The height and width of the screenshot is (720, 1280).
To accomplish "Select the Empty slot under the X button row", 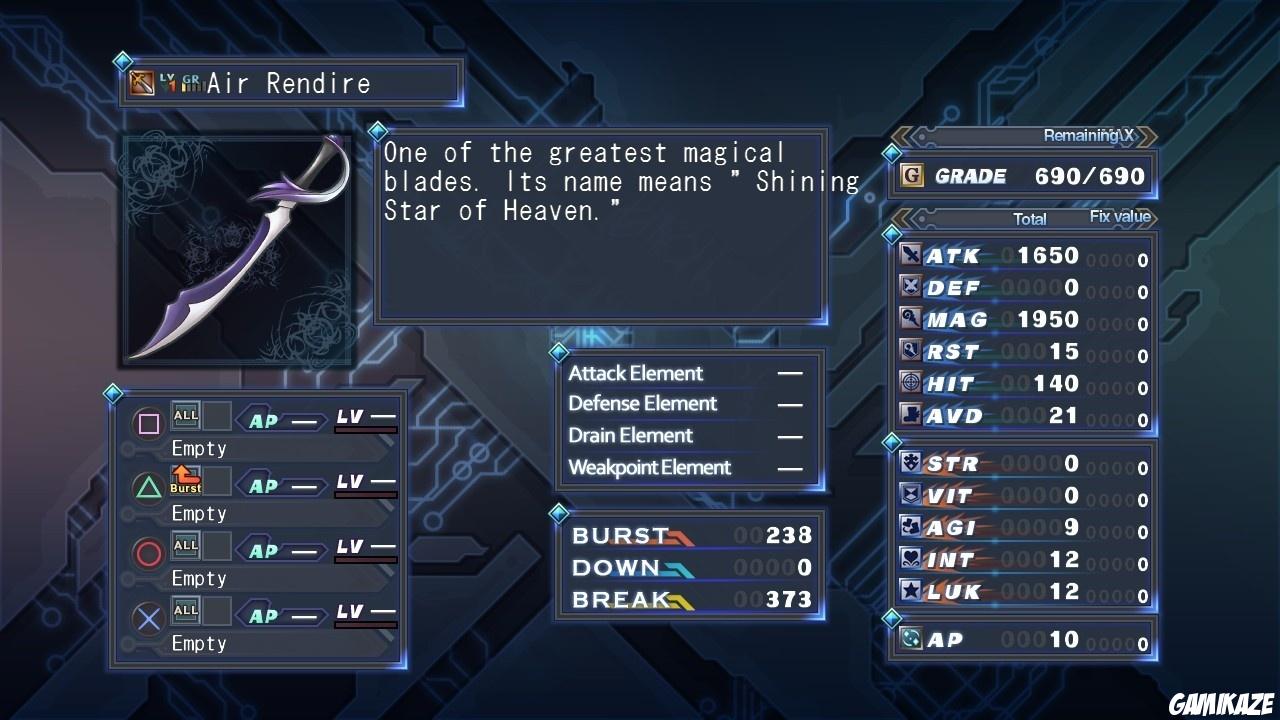I will coord(199,643).
